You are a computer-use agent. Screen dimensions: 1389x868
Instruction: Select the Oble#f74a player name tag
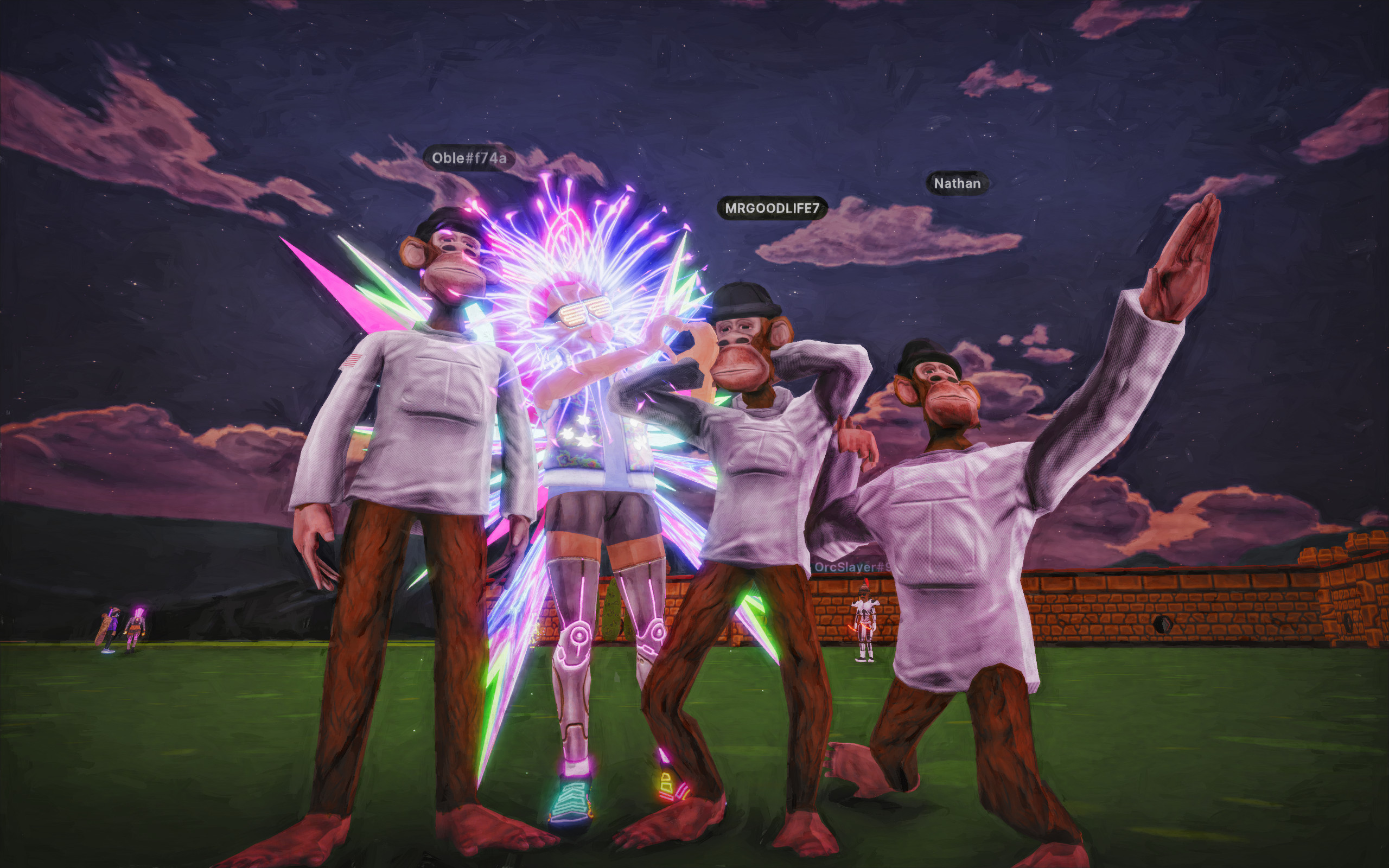pyautogui.click(x=469, y=158)
